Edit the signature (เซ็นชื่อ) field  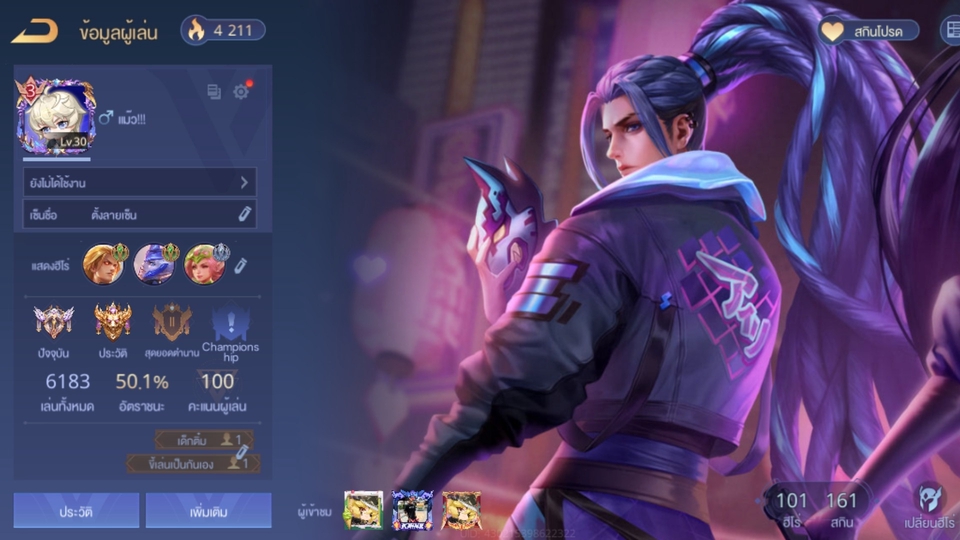[243, 213]
